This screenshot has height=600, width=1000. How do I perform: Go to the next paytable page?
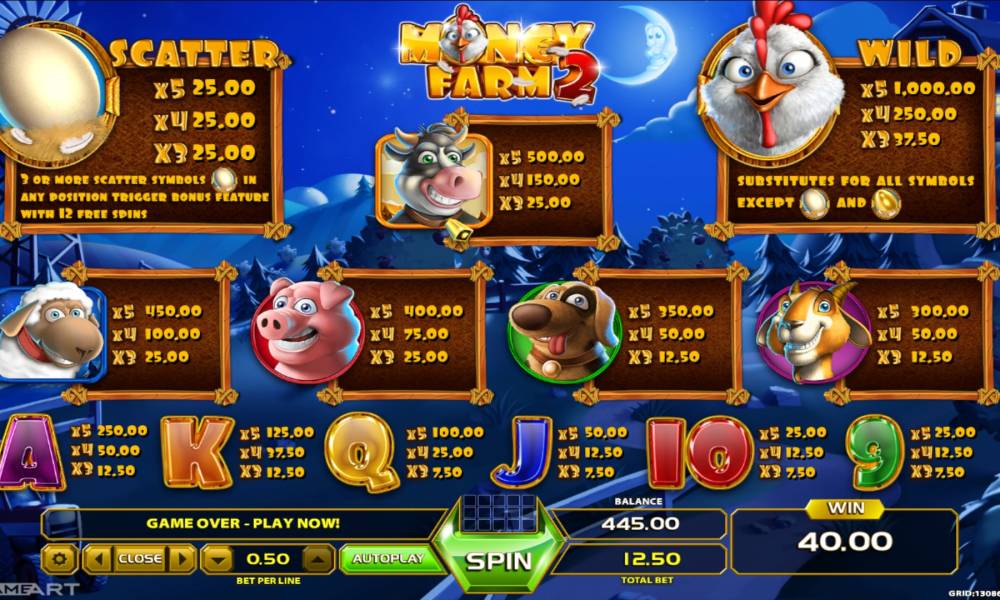tap(182, 559)
